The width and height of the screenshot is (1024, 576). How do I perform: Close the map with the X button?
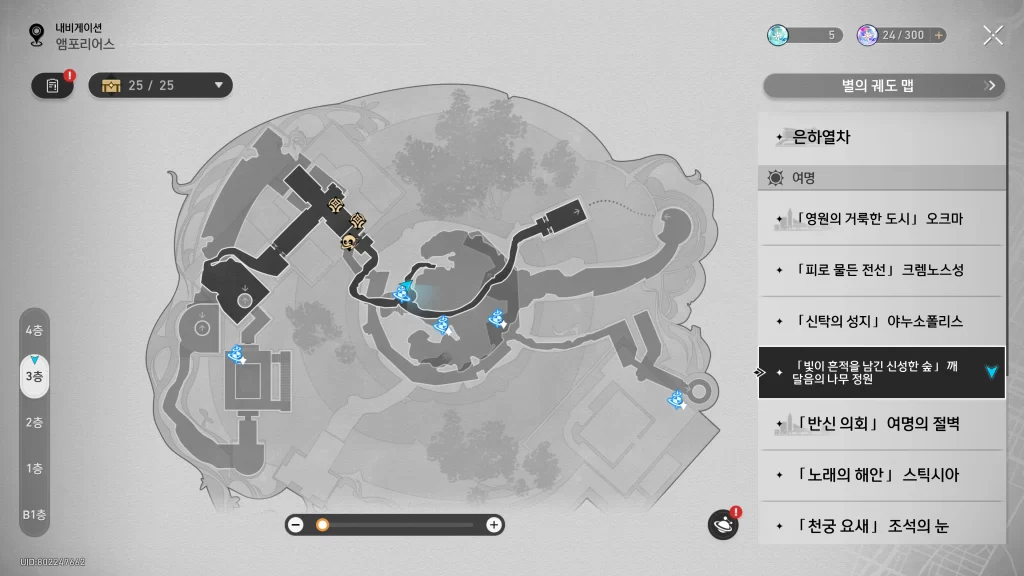(992, 36)
